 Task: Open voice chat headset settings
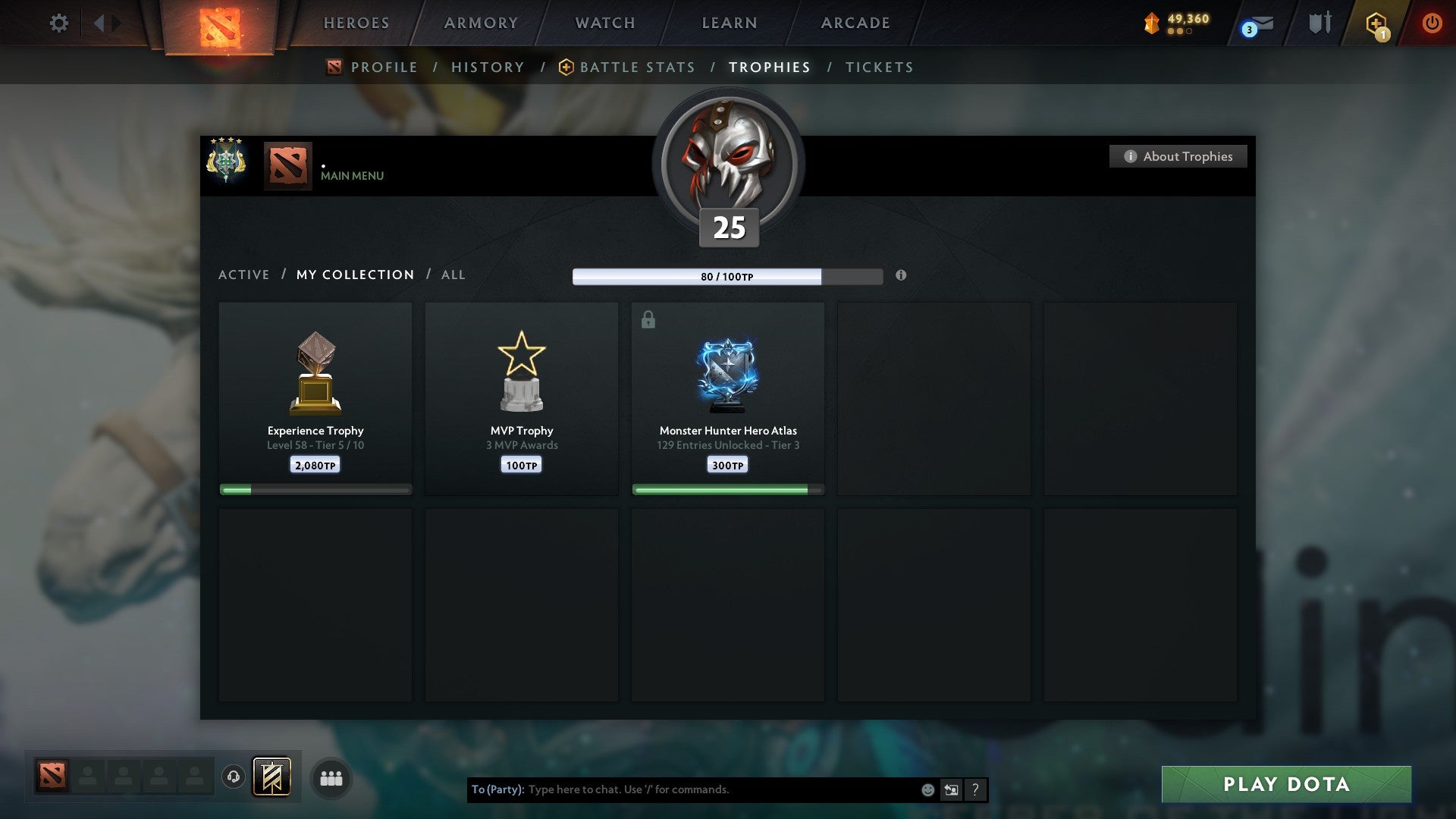(x=234, y=777)
